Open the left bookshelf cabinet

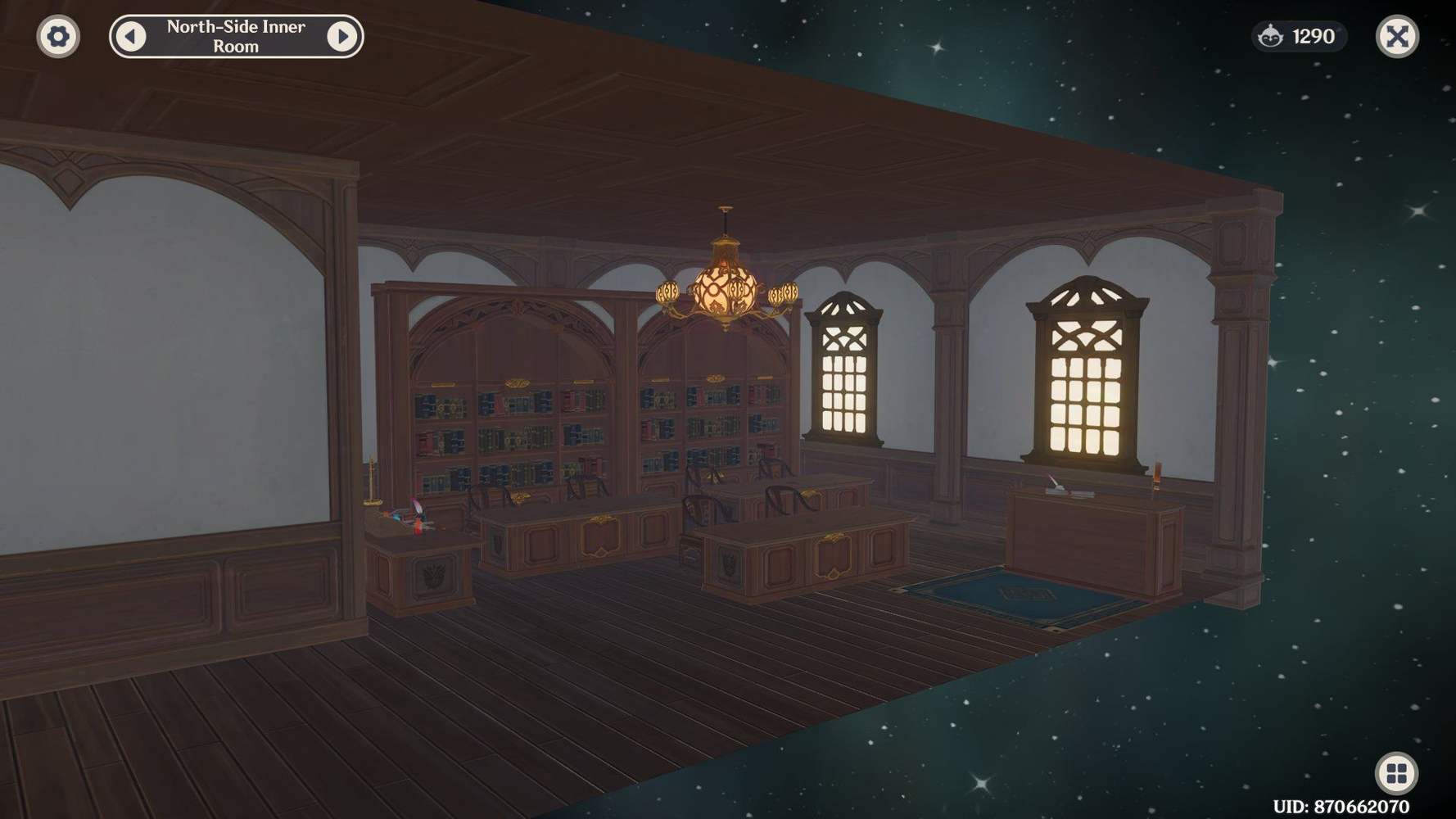tap(508, 418)
